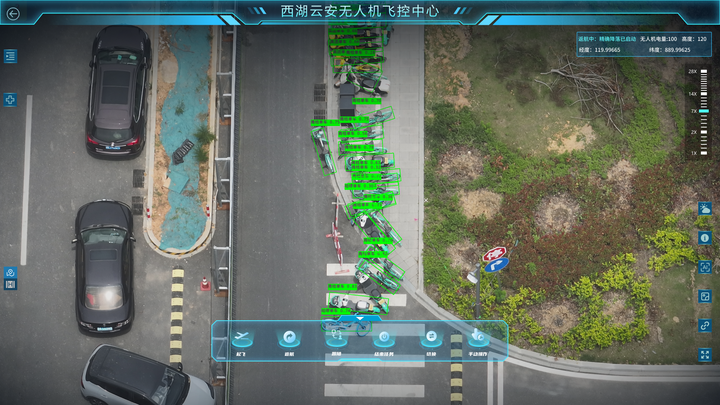720x405 pixels.
Task: Click the plus icon on left sidebar
Action: pos(10,100)
